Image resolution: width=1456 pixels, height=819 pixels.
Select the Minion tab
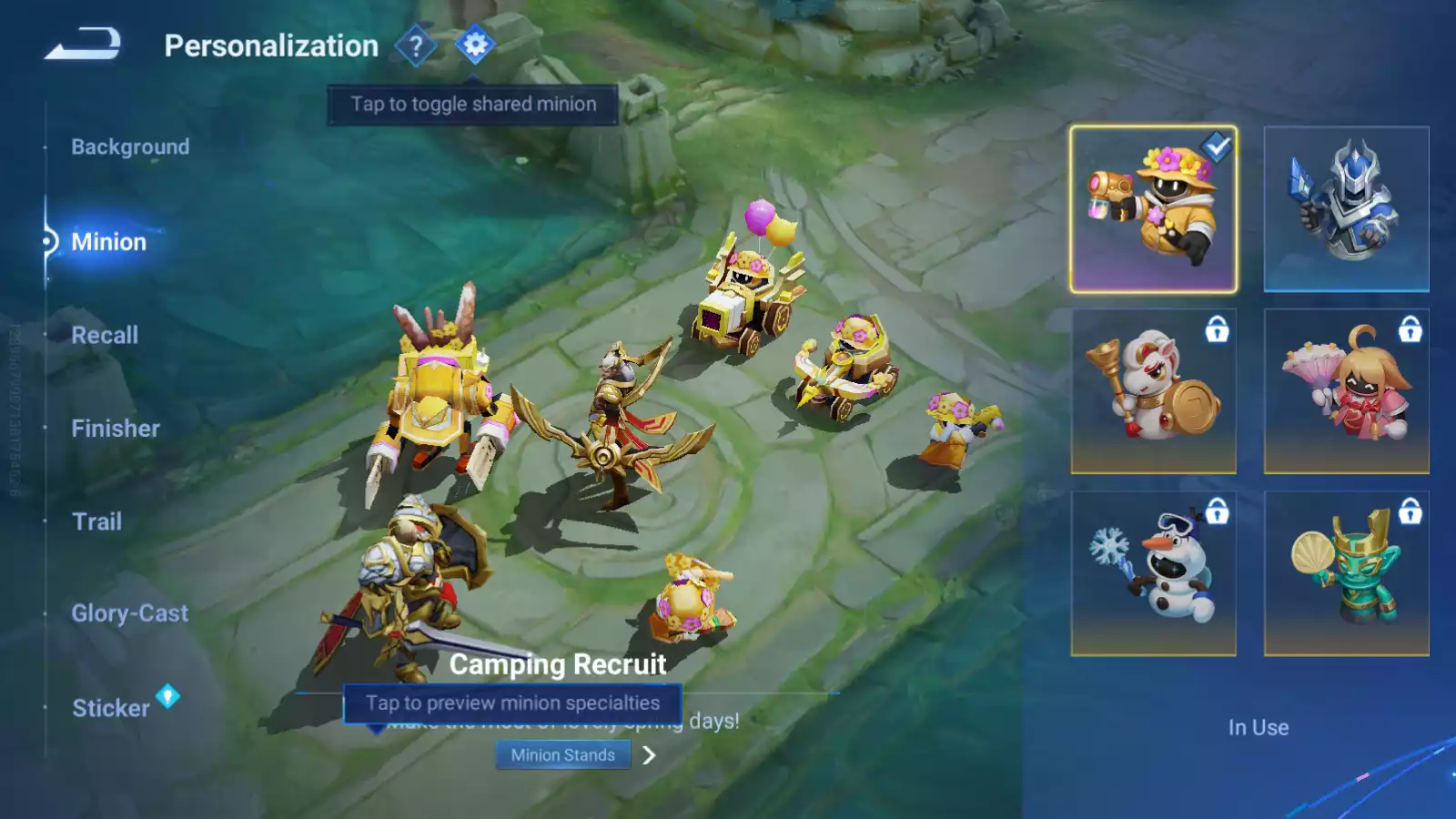pyautogui.click(x=108, y=241)
